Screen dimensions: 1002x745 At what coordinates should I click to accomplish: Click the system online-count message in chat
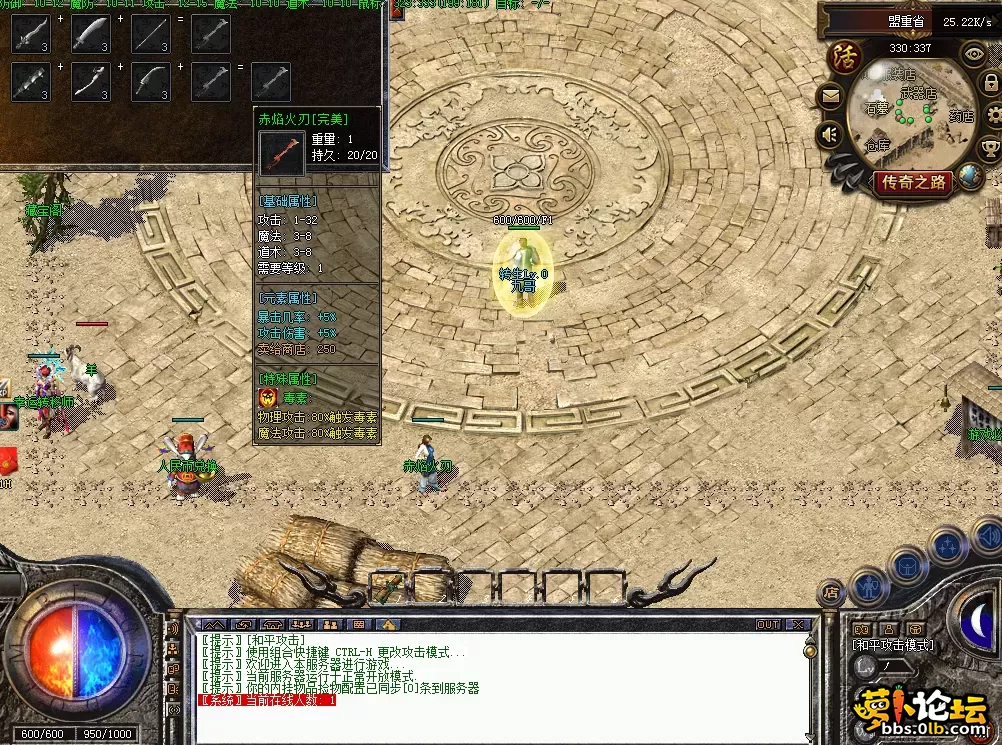click(268, 701)
